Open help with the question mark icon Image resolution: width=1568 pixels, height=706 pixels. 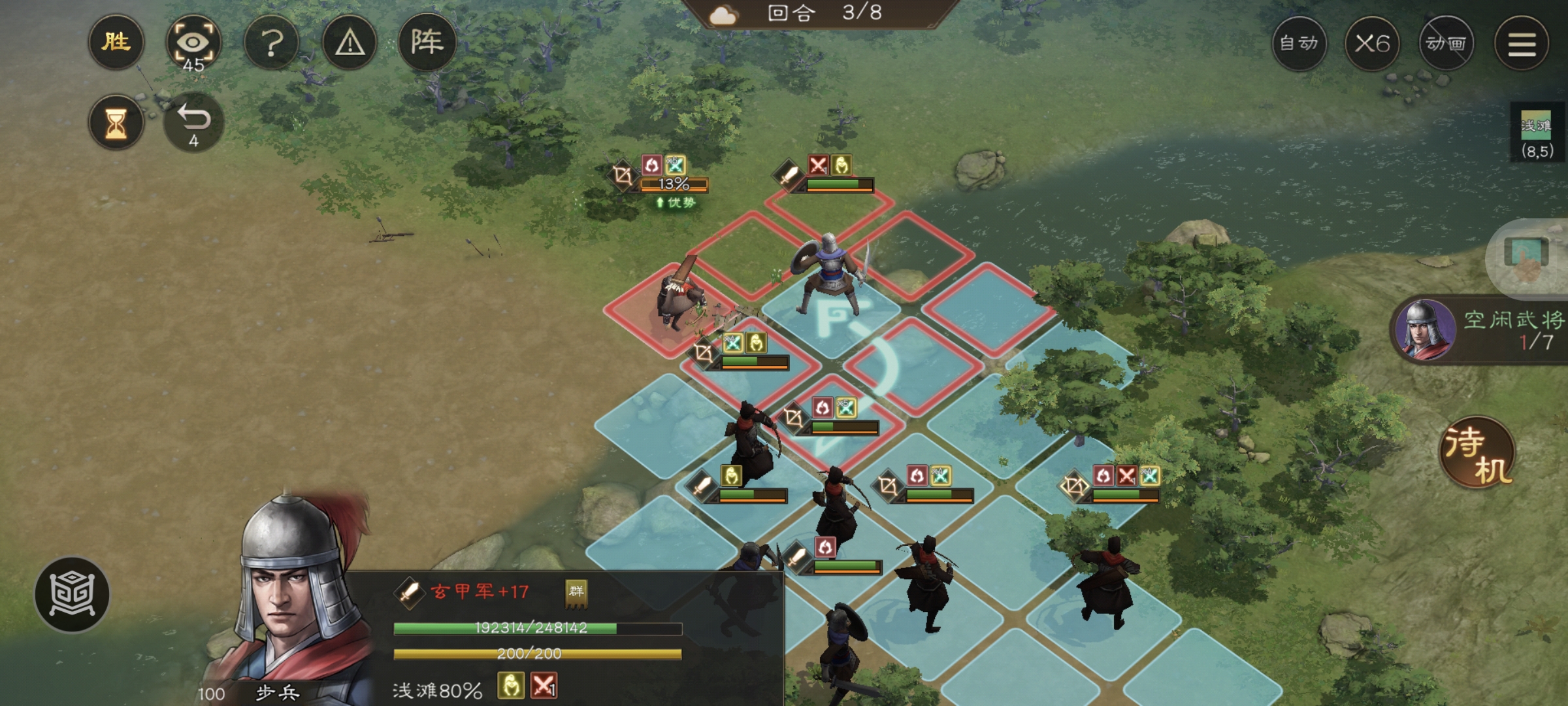point(273,42)
